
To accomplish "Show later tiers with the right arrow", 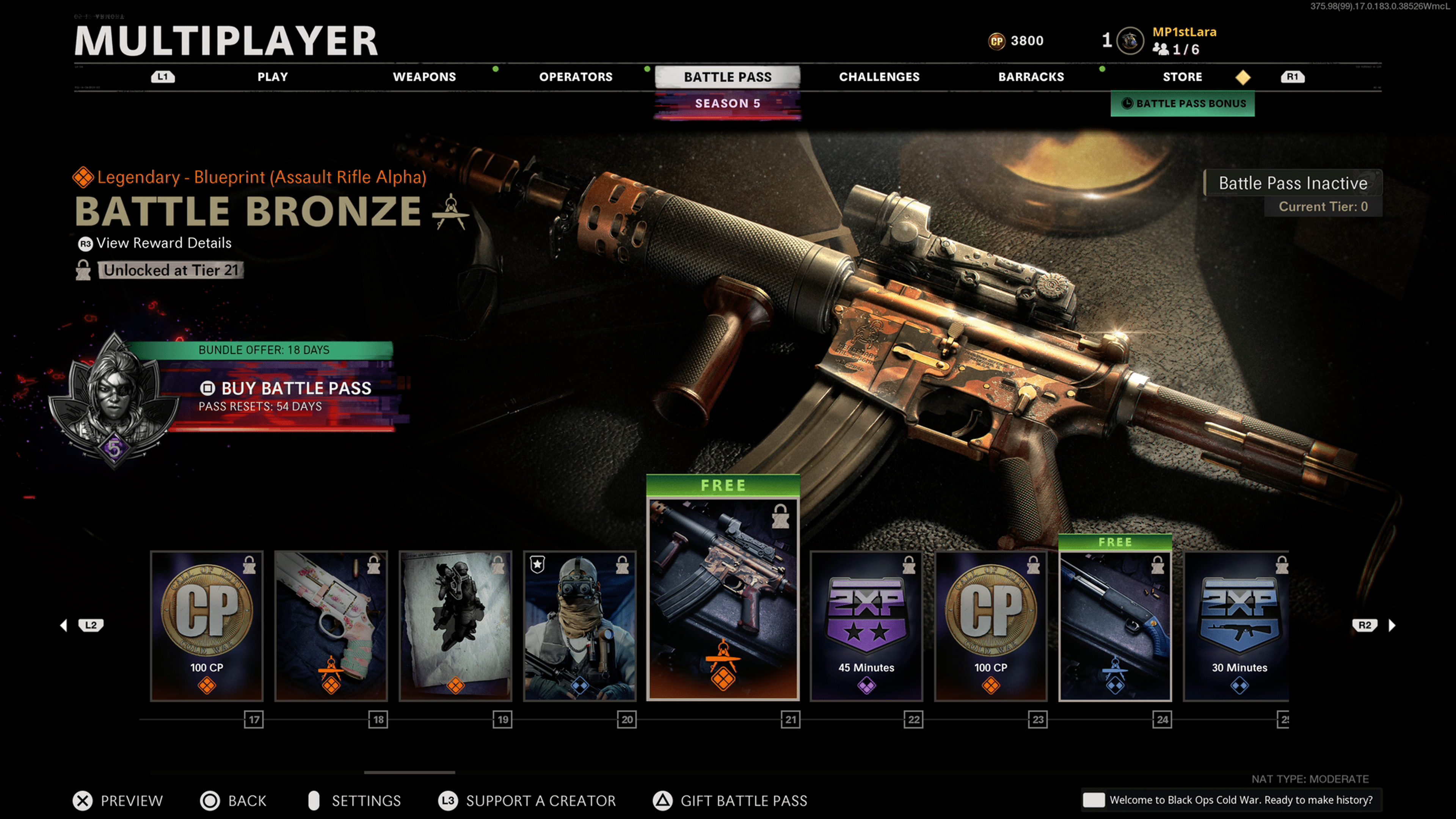I will pos(1392,625).
